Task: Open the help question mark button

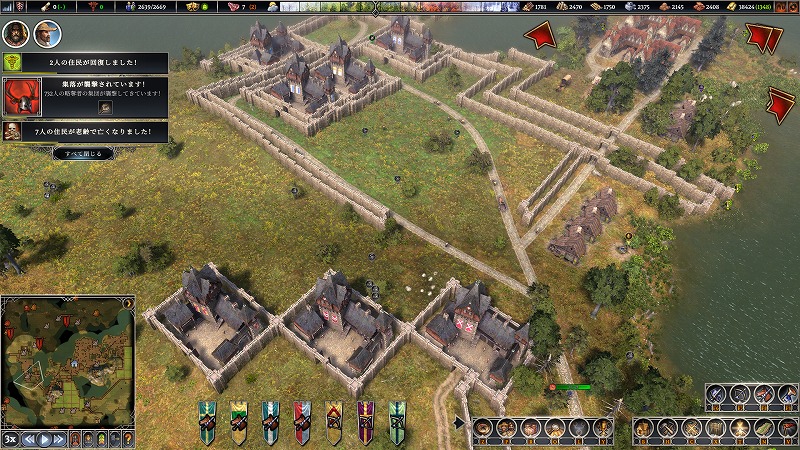Action: tap(129, 439)
